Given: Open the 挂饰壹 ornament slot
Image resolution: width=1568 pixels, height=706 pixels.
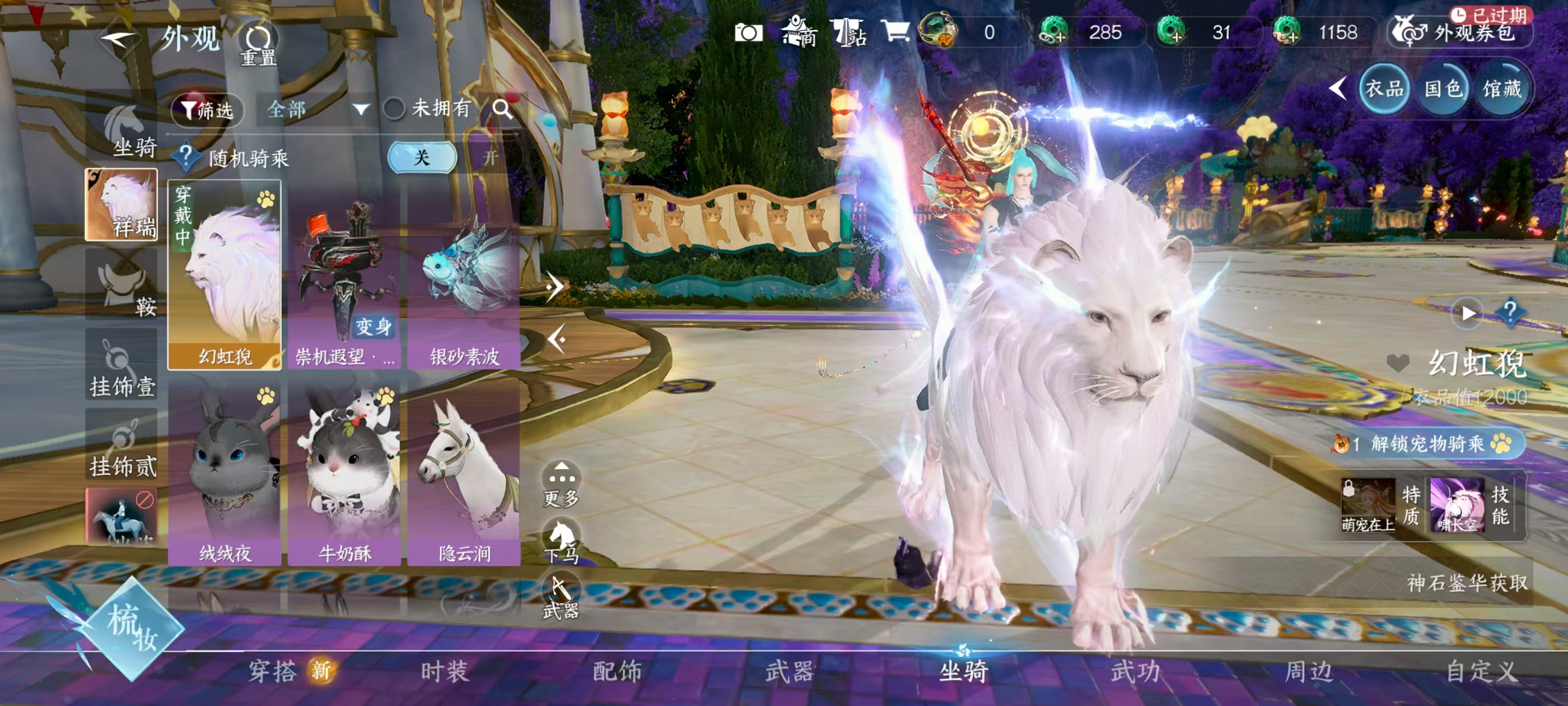Looking at the screenshot, I should pyautogui.click(x=122, y=366).
